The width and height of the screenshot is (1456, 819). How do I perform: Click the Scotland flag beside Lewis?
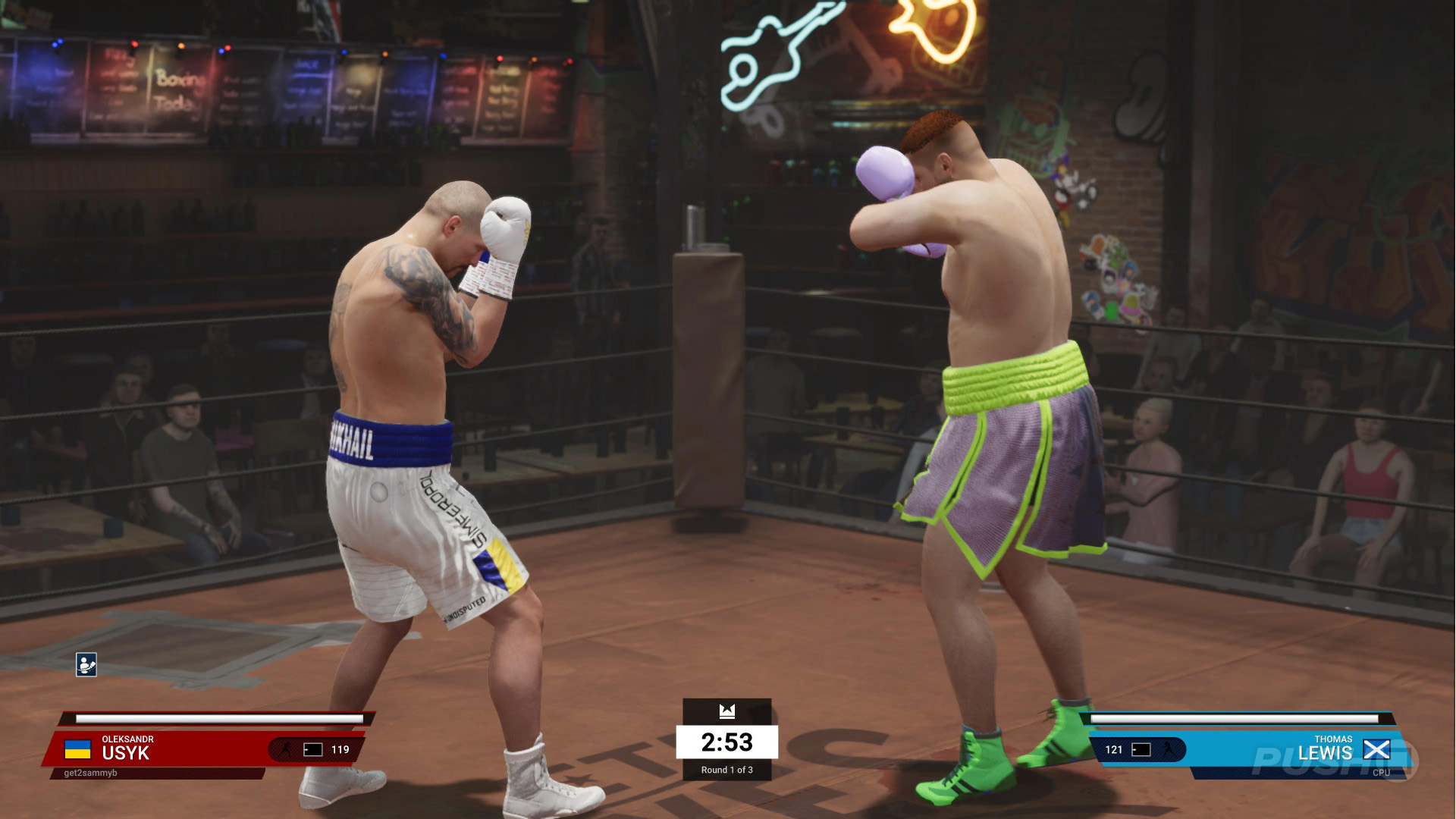(1376, 749)
